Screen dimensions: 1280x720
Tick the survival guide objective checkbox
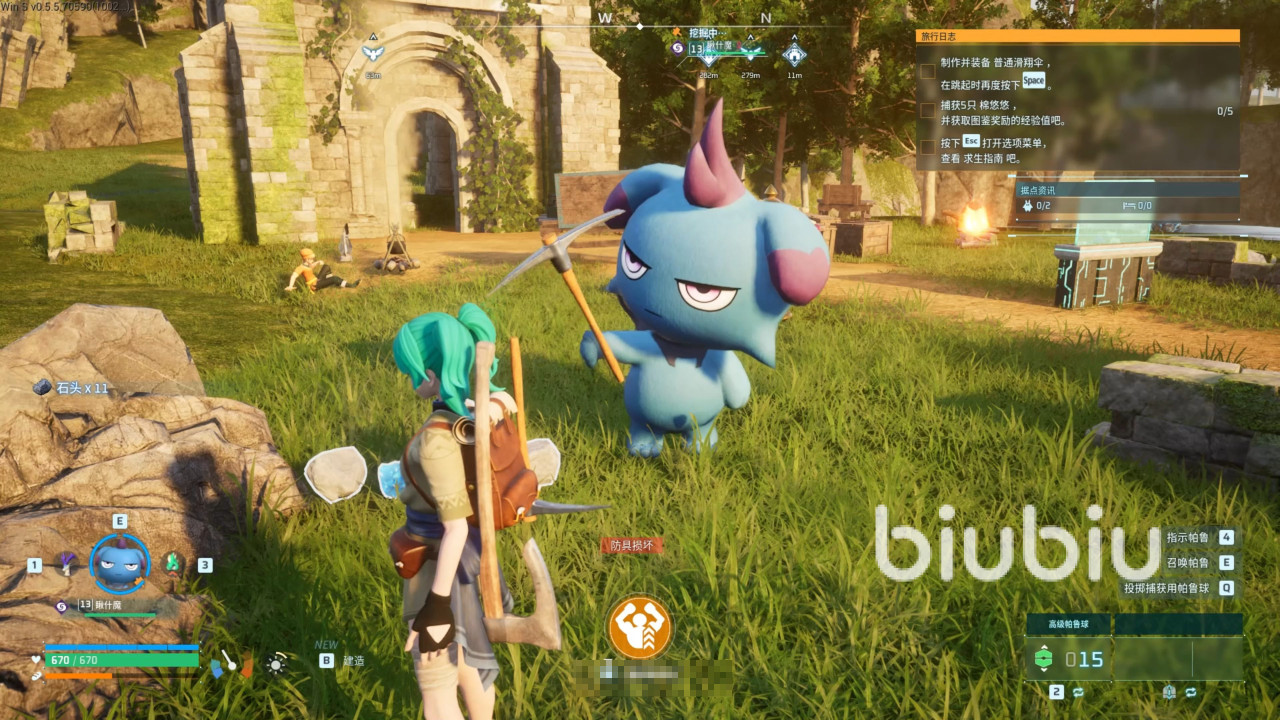[x=928, y=147]
